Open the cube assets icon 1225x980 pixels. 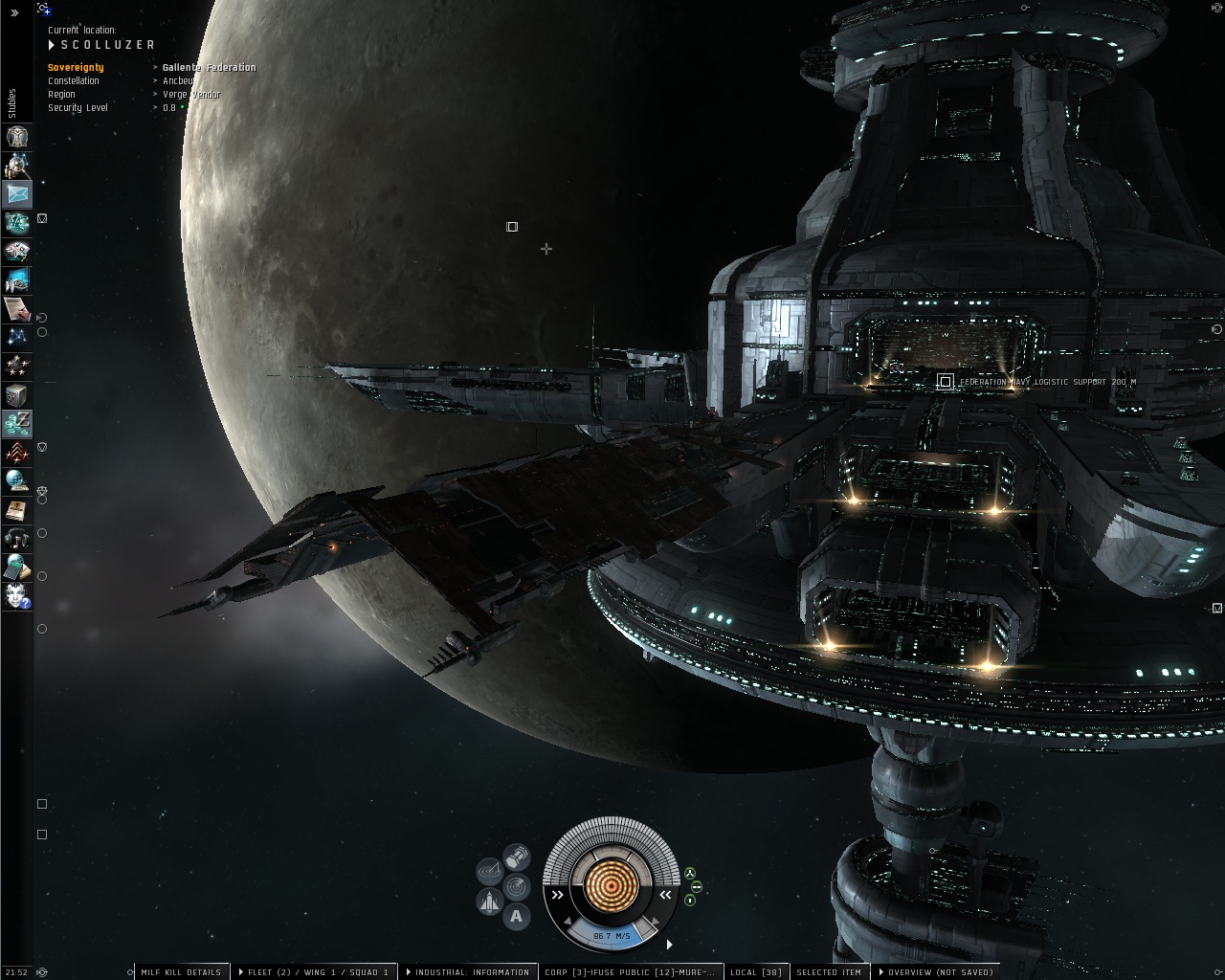[17, 394]
